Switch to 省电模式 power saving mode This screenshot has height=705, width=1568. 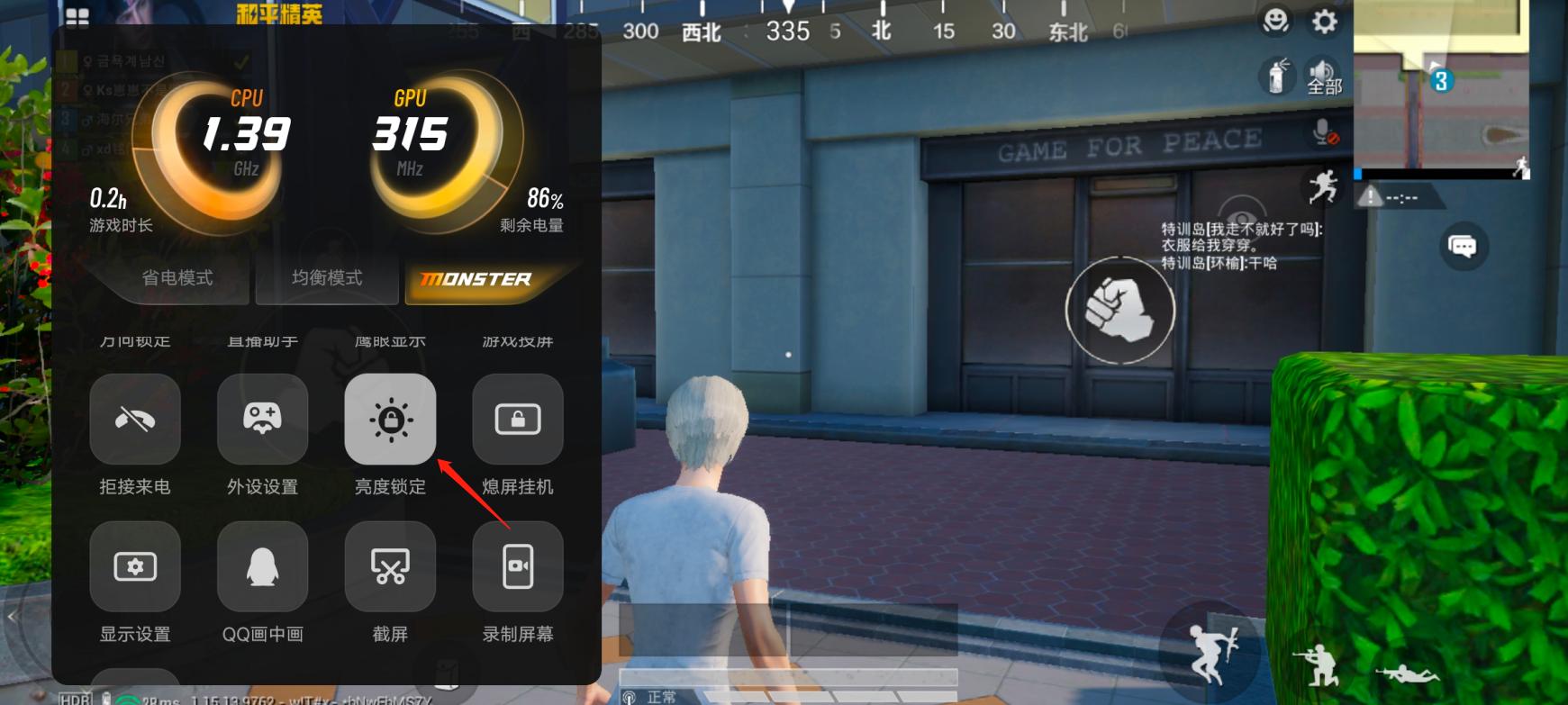point(177,278)
